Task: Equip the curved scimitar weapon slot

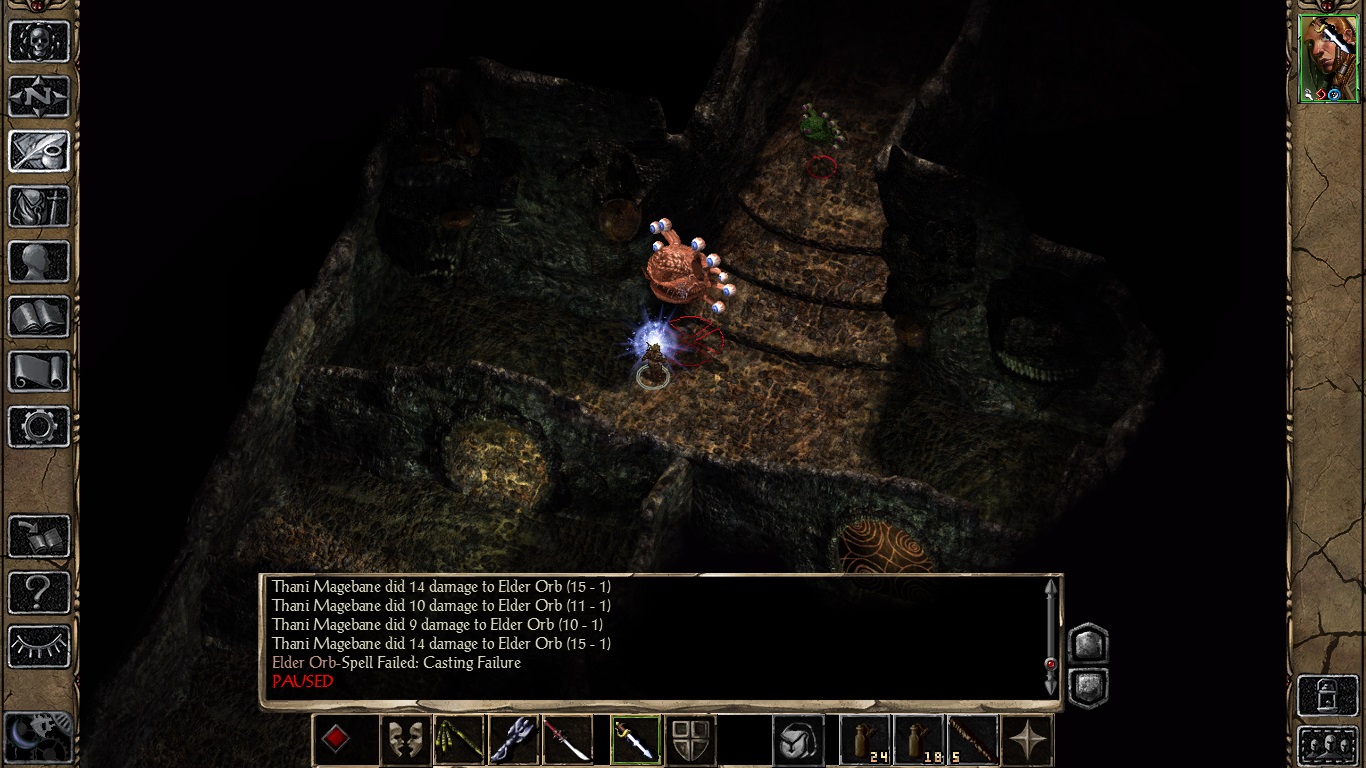Action: tap(567, 740)
